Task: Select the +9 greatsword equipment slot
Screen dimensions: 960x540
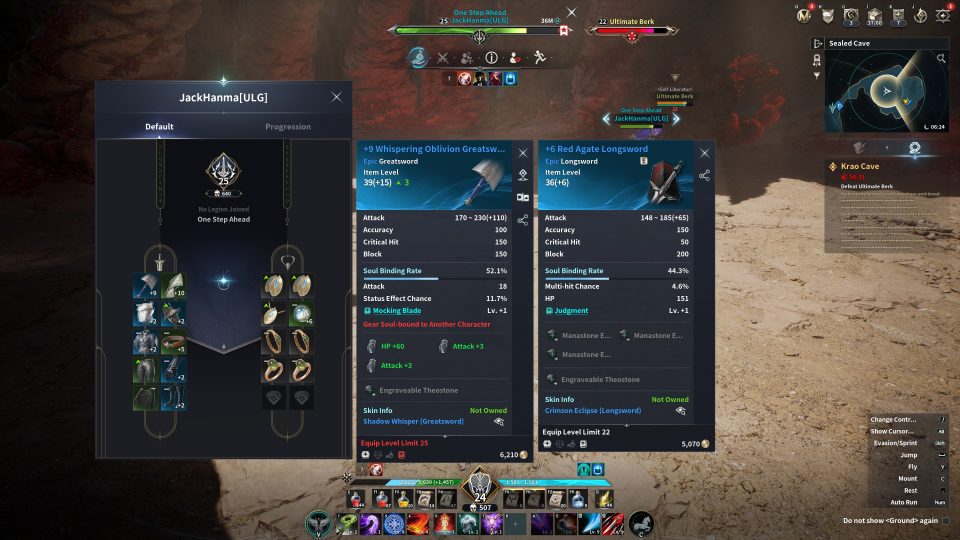Action: (145, 287)
